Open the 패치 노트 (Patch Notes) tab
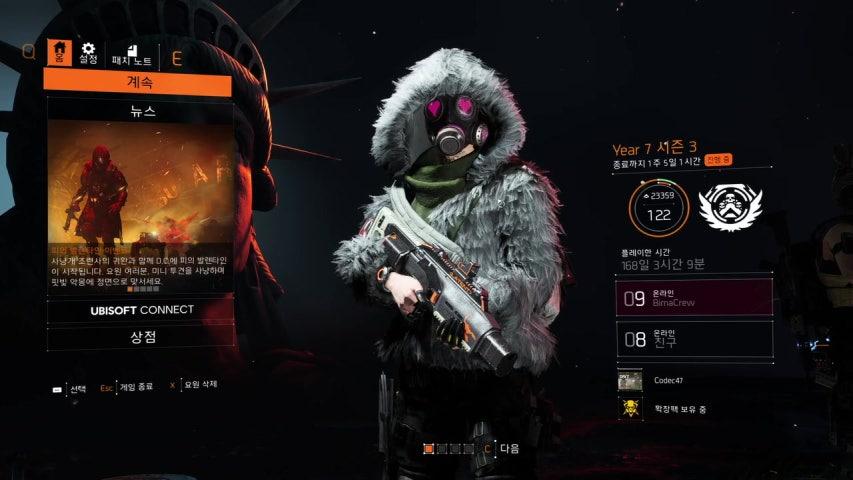Image resolution: width=853 pixels, height=480 pixels. tap(130, 55)
